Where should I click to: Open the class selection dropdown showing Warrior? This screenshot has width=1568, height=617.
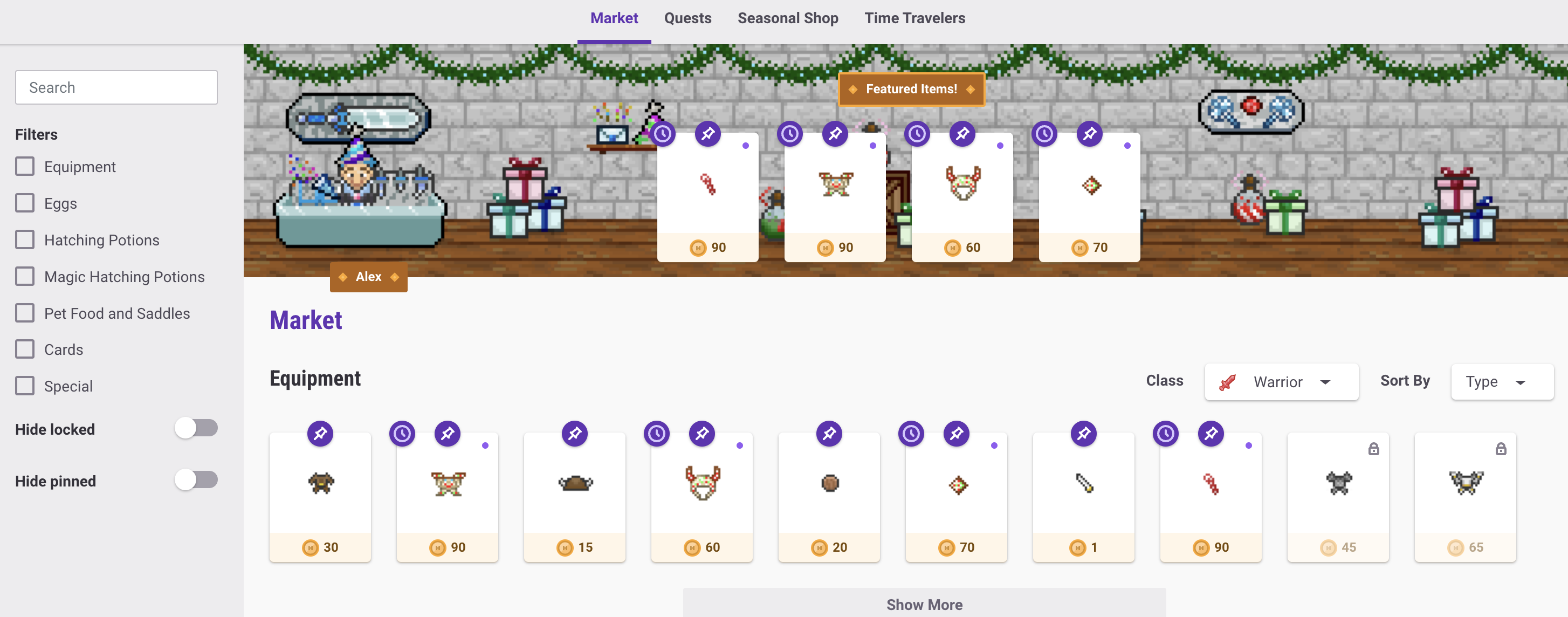(x=1281, y=382)
